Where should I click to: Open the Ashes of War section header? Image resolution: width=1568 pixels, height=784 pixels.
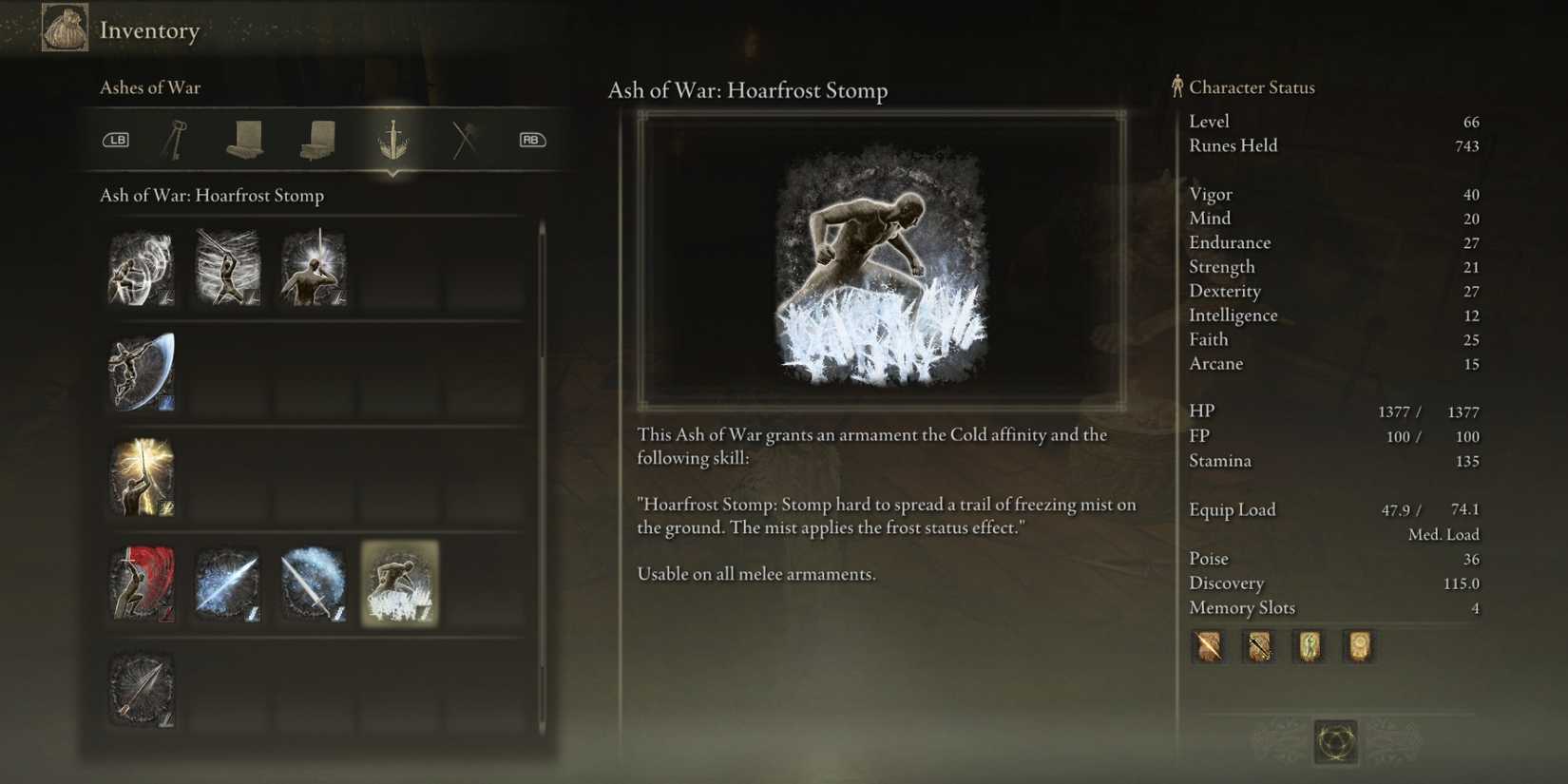tap(151, 86)
